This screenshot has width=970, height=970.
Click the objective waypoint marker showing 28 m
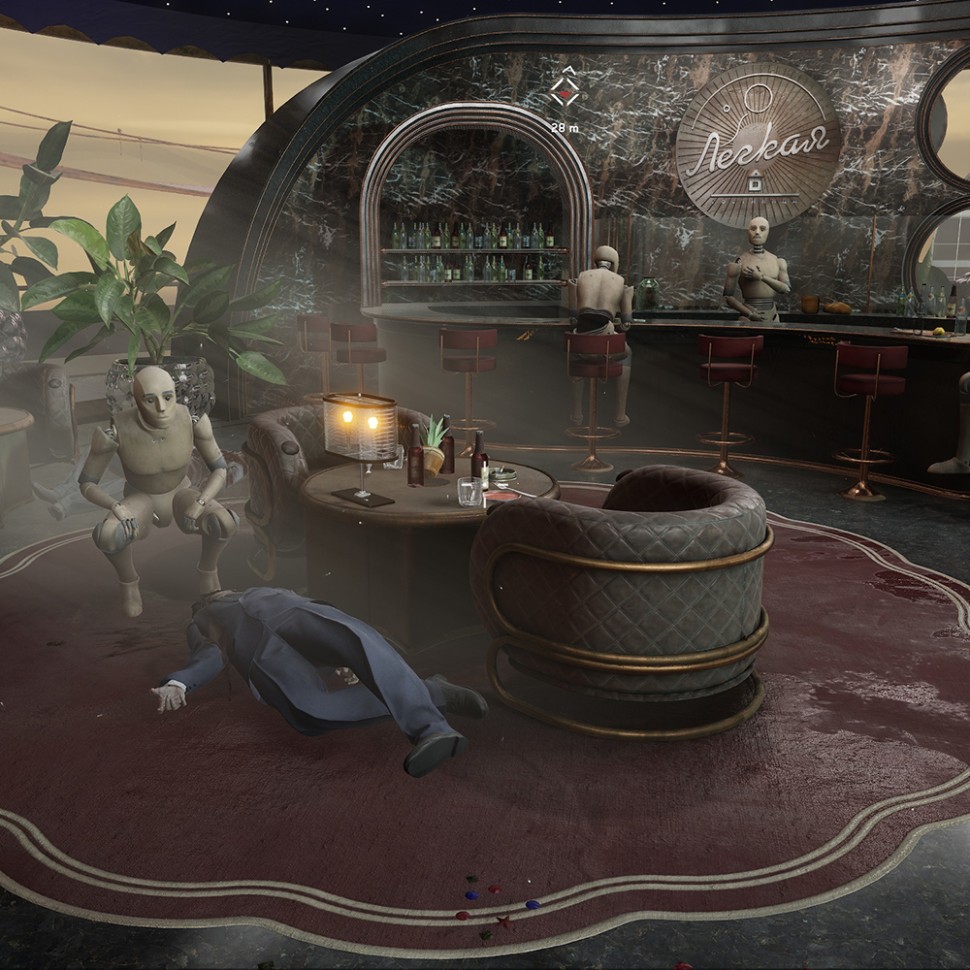[x=565, y=92]
